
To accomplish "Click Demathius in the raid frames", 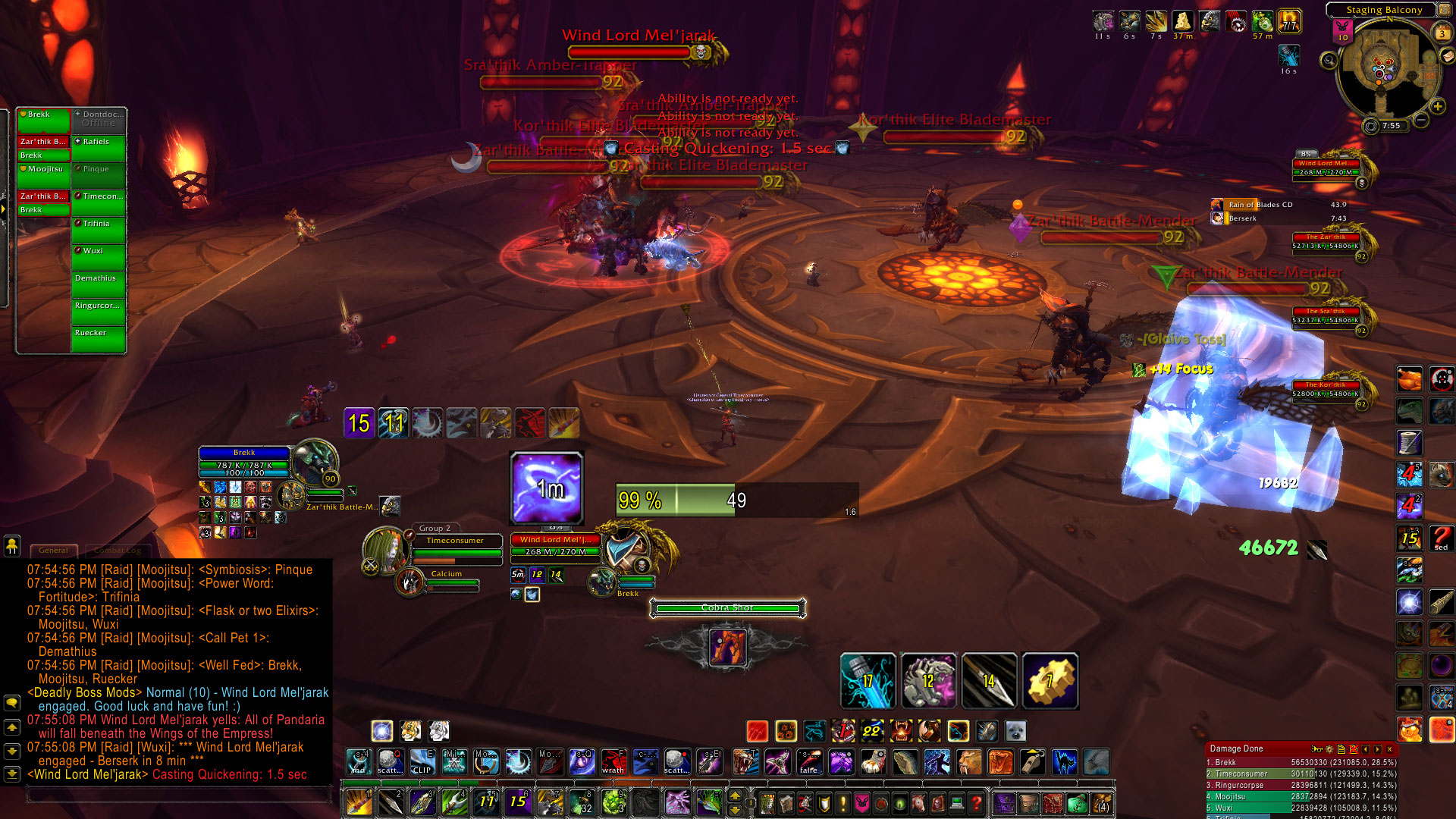I will tap(99, 285).
